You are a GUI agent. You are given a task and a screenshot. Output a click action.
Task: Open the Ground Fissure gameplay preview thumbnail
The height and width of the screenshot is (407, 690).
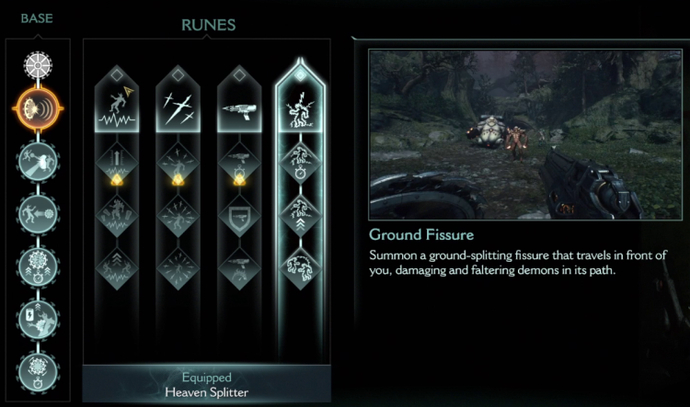(518, 134)
